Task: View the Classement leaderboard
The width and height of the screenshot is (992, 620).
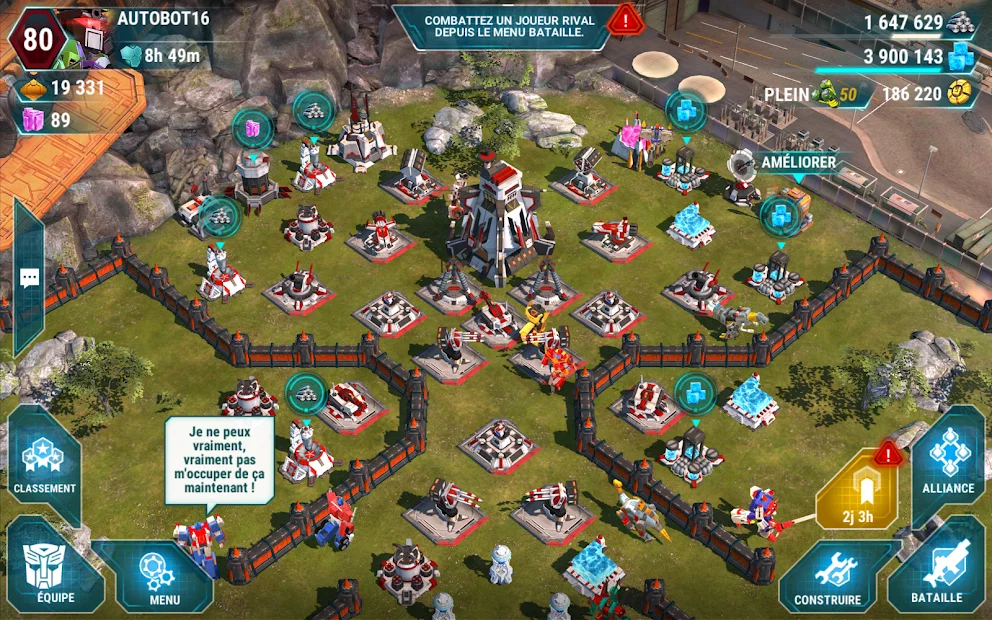Action: point(44,465)
